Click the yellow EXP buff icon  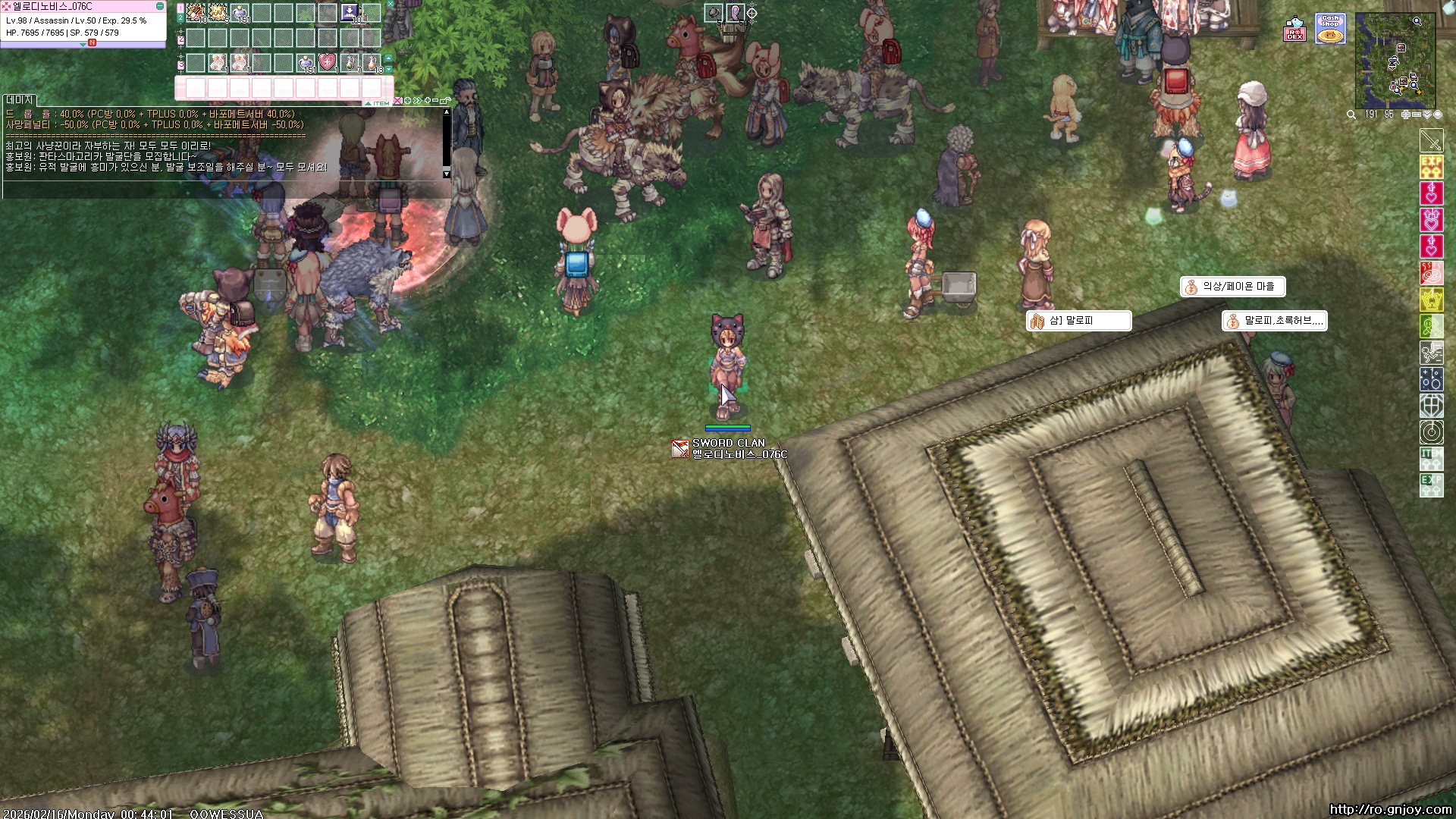click(1431, 167)
